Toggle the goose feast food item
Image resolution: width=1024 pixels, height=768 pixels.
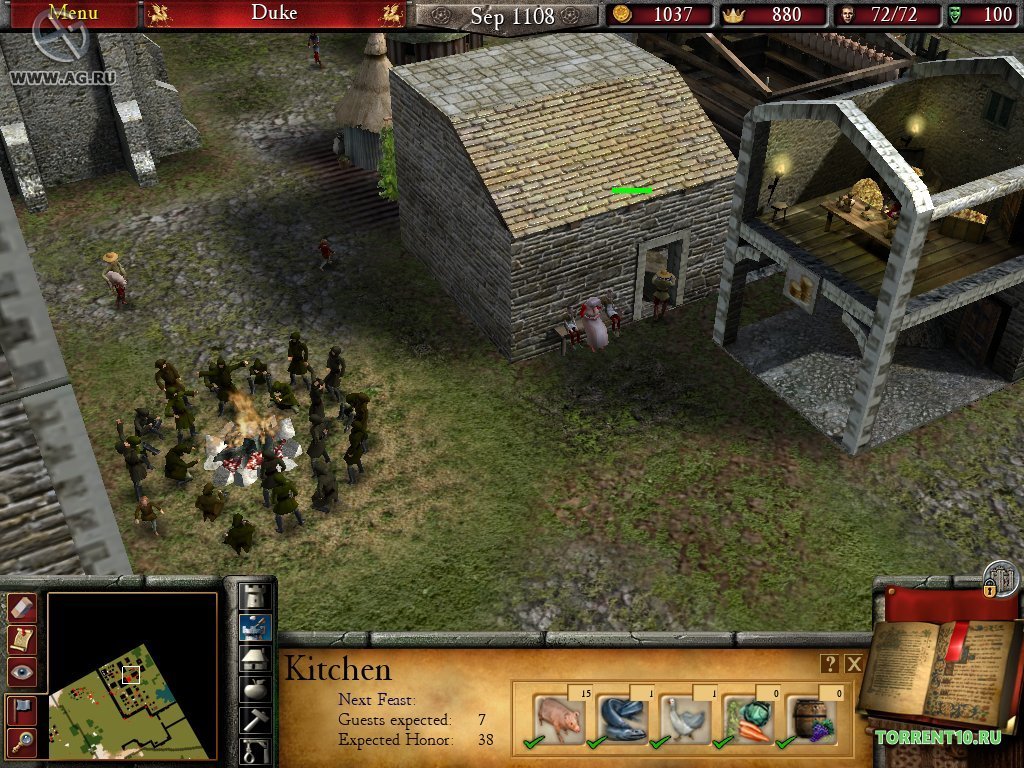point(683,717)
